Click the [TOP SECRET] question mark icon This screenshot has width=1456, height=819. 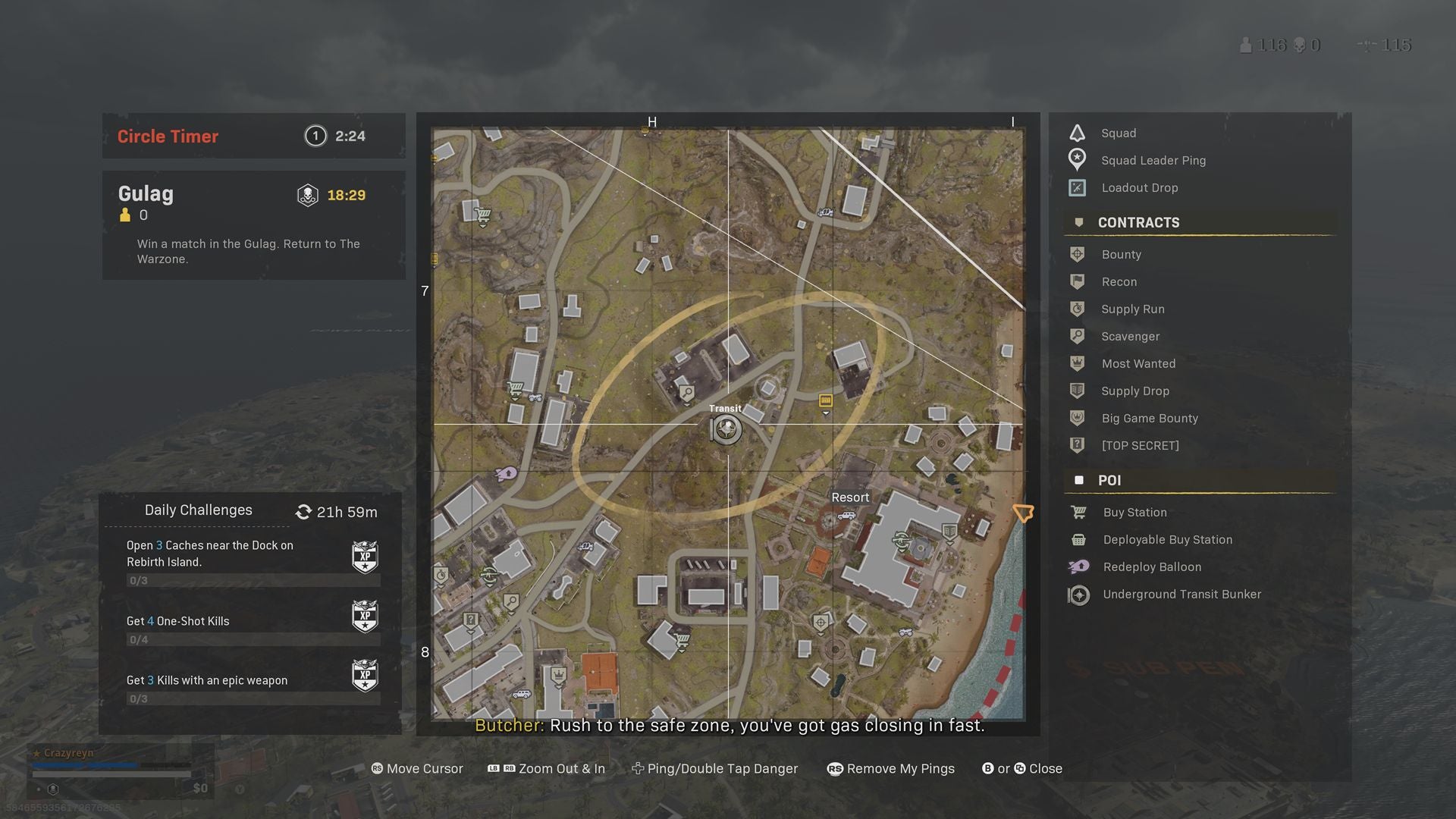(1078, 445)
